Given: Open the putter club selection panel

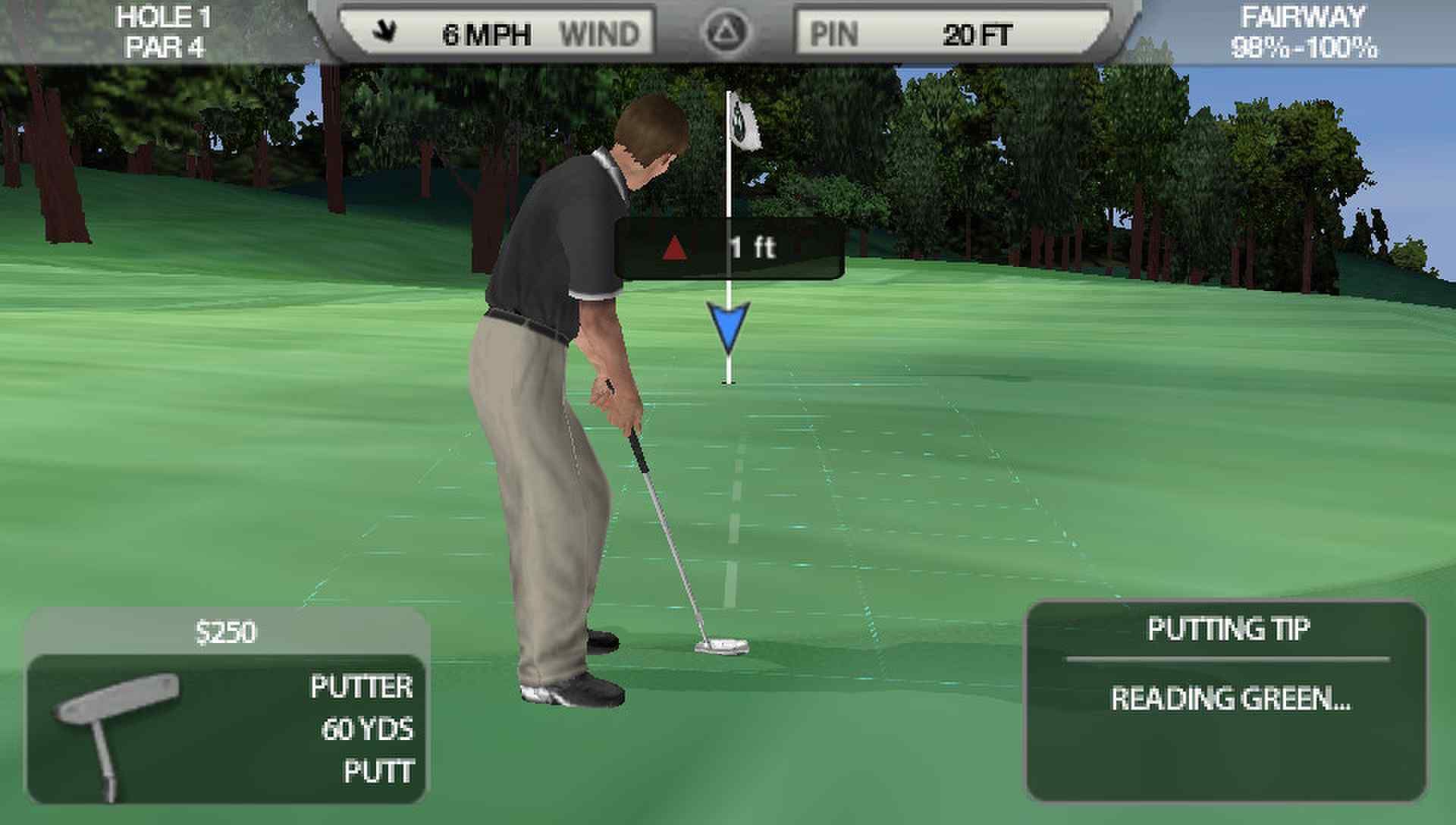Looking at the screenshot, I should pos(226,728).
